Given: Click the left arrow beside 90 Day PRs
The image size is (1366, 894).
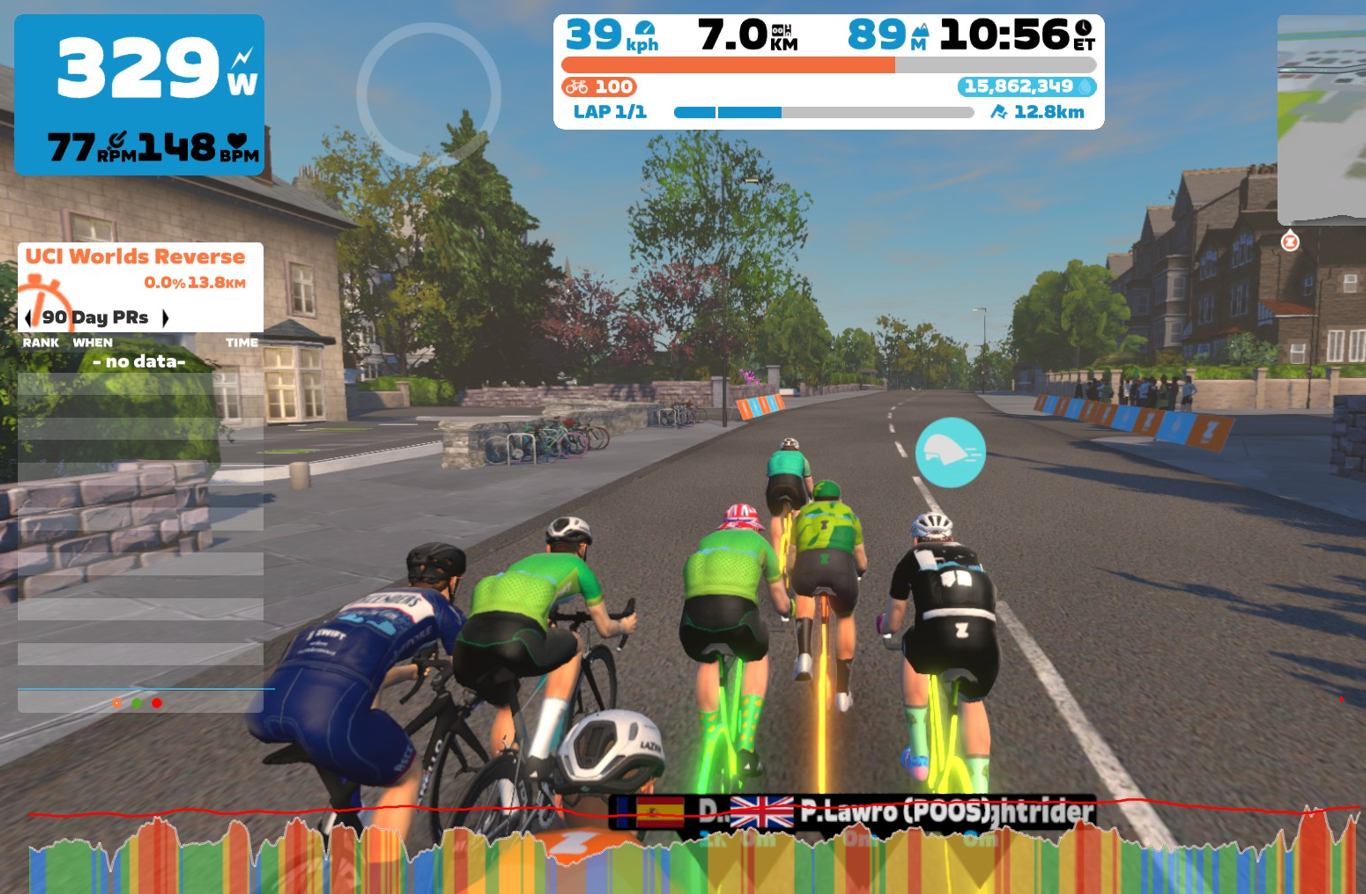Looking at the screenshot, I should (x=28, y=318).
